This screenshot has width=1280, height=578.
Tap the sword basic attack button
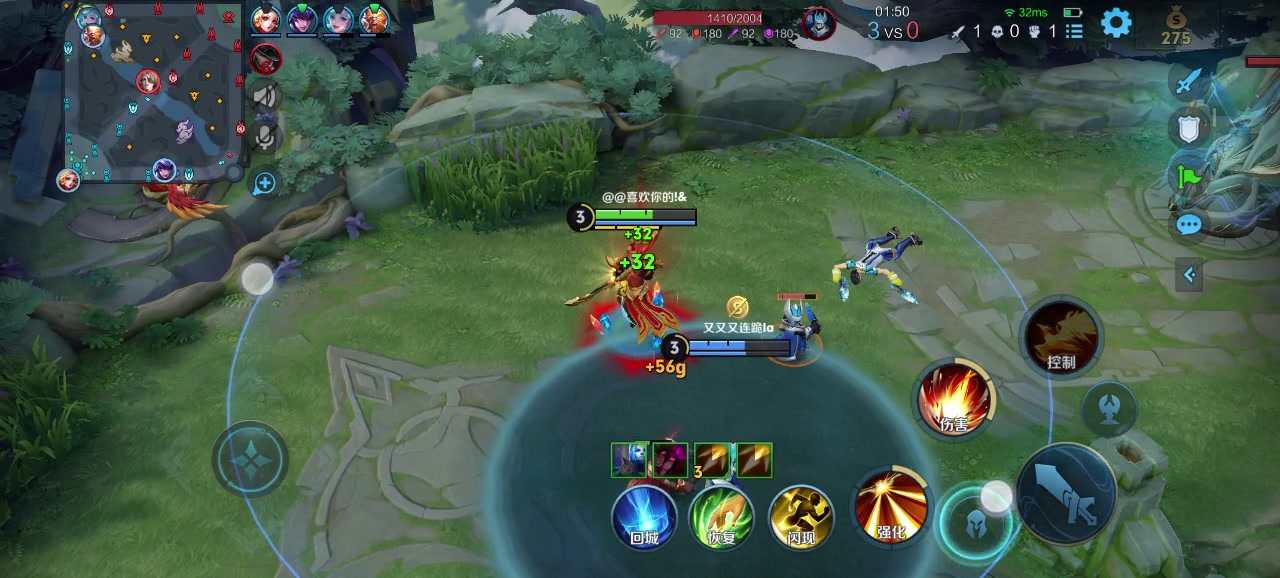(1066, 494)
